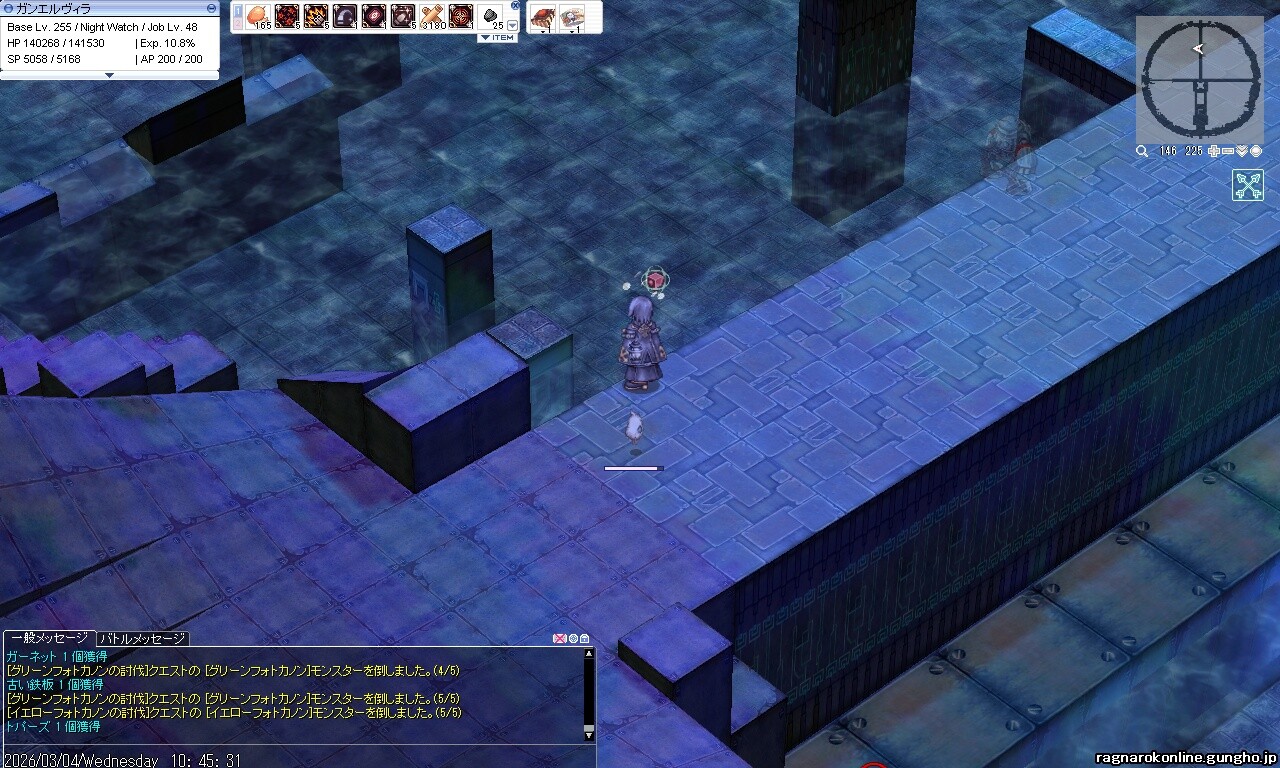1280x768 pixels.
Task: Select the dark stone item with 25 count
Action: pos(492,16)
